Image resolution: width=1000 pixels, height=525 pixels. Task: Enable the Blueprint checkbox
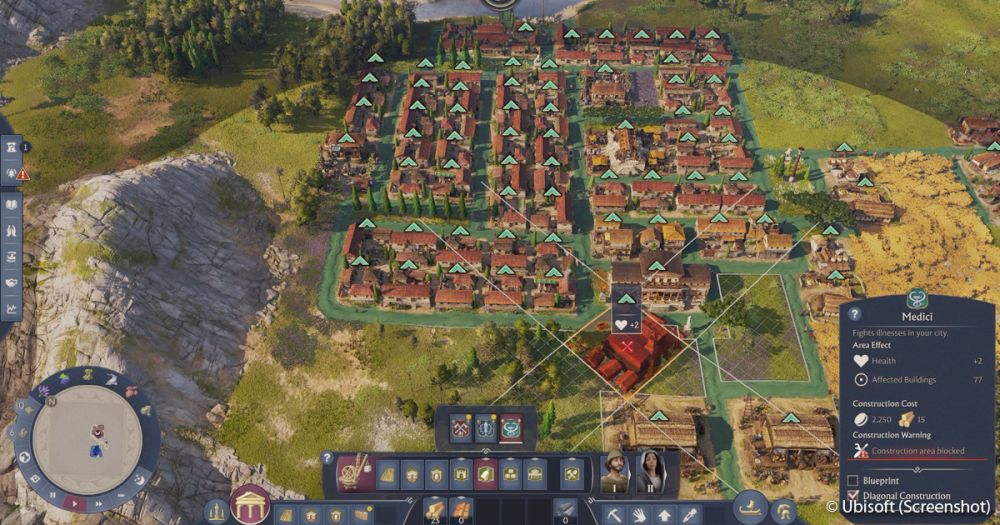click(853, 480)
